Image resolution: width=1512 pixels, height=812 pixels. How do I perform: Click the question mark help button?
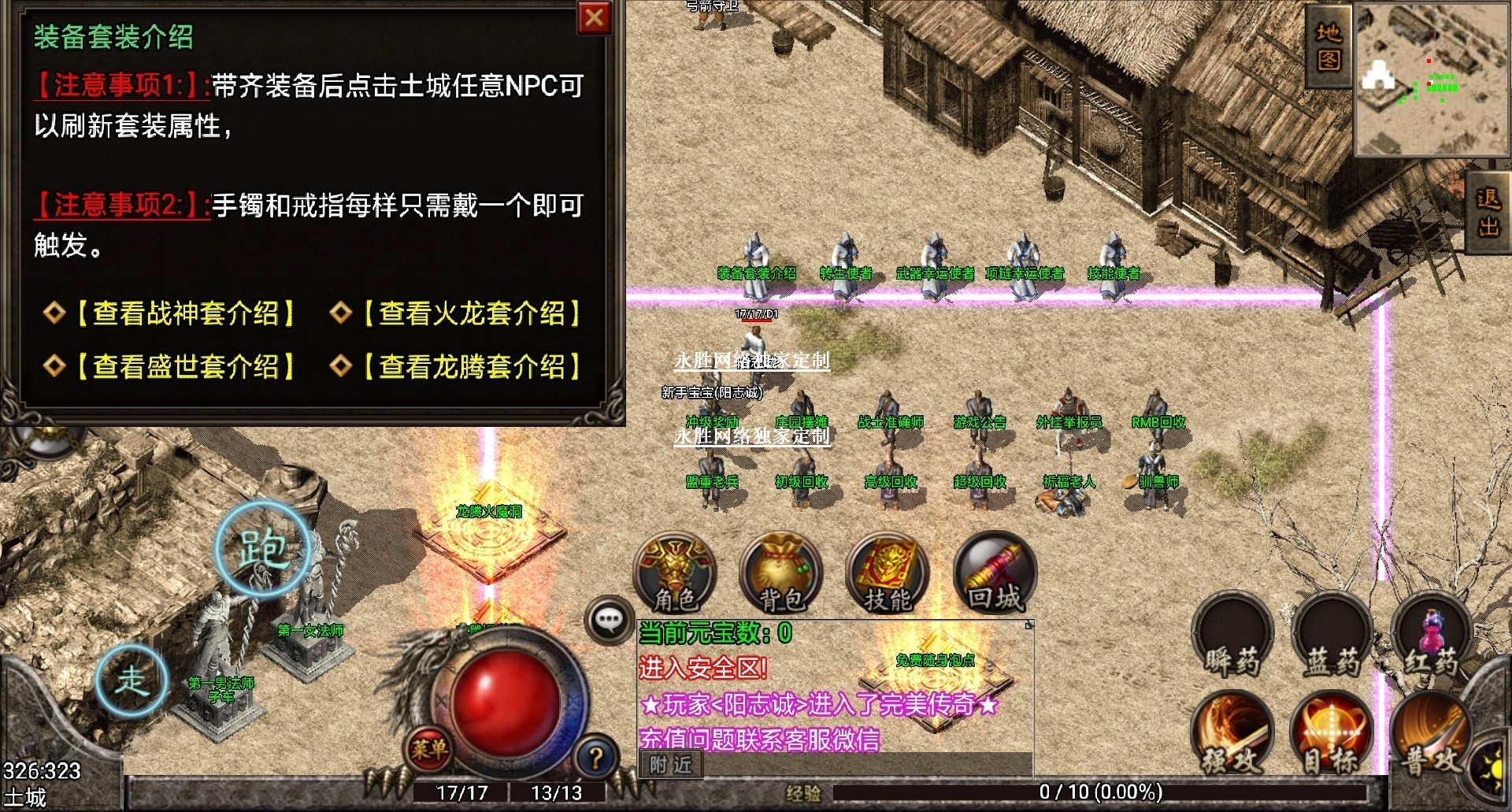pyautogui.click(x=596, y=758)
